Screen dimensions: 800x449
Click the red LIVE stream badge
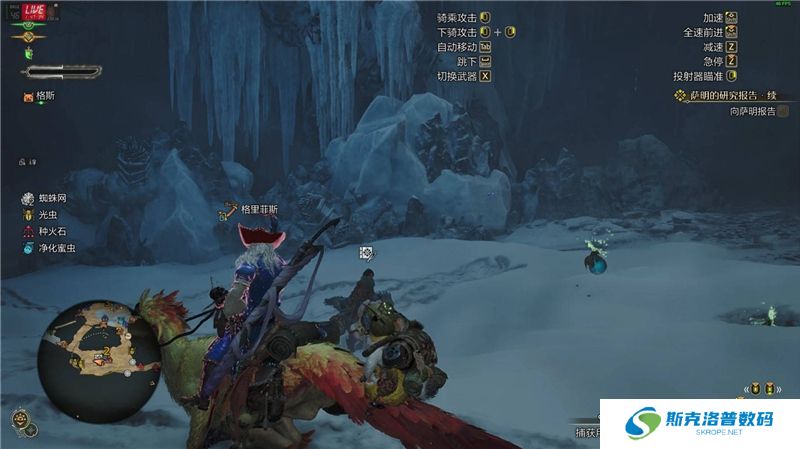pyautogui.click(x=32, y=9)
